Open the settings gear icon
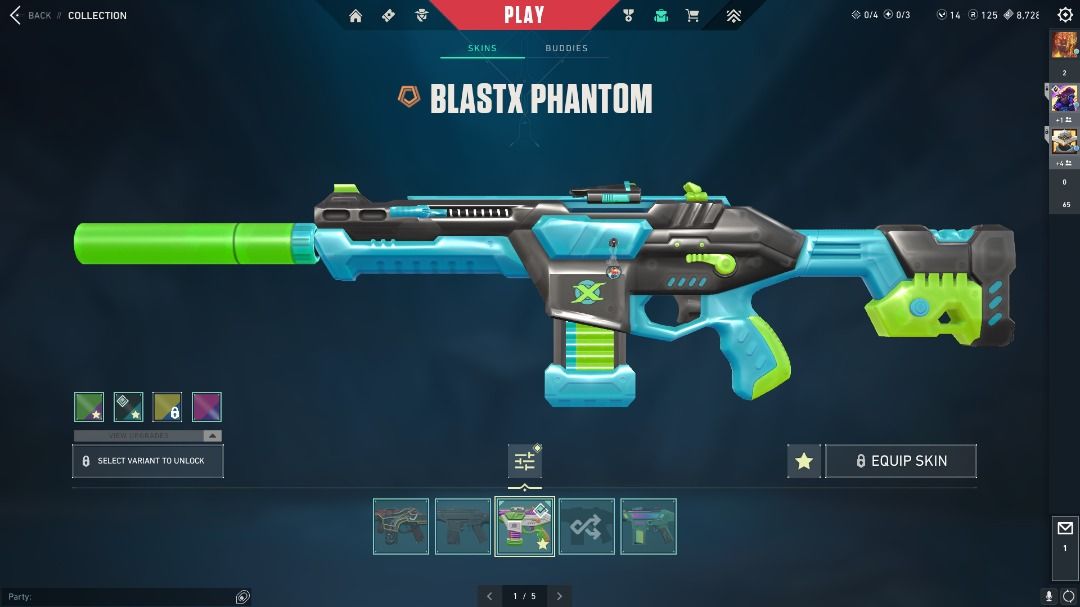 point(1065,15)
